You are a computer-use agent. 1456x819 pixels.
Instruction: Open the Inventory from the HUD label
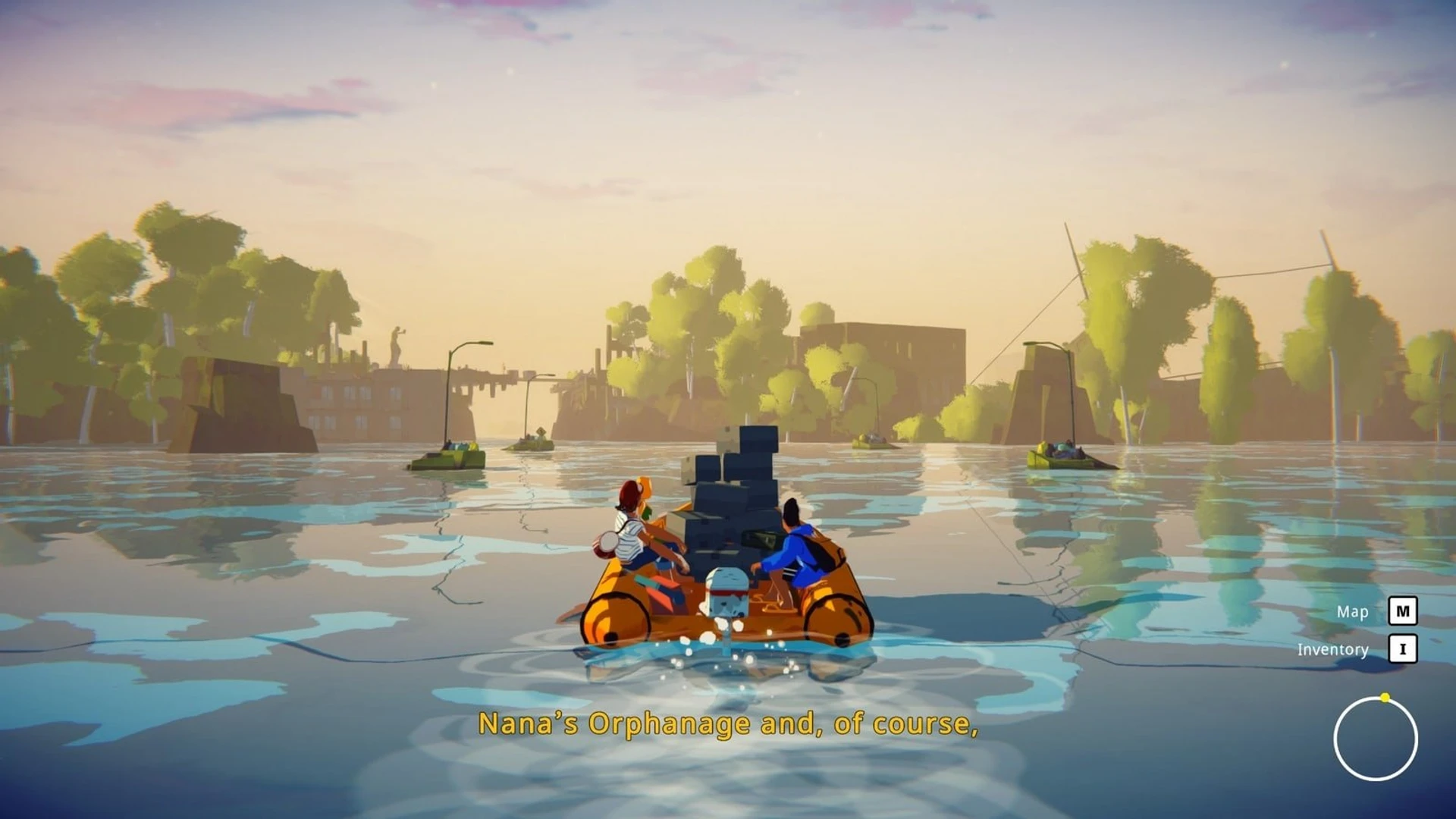pos(1332,650)
